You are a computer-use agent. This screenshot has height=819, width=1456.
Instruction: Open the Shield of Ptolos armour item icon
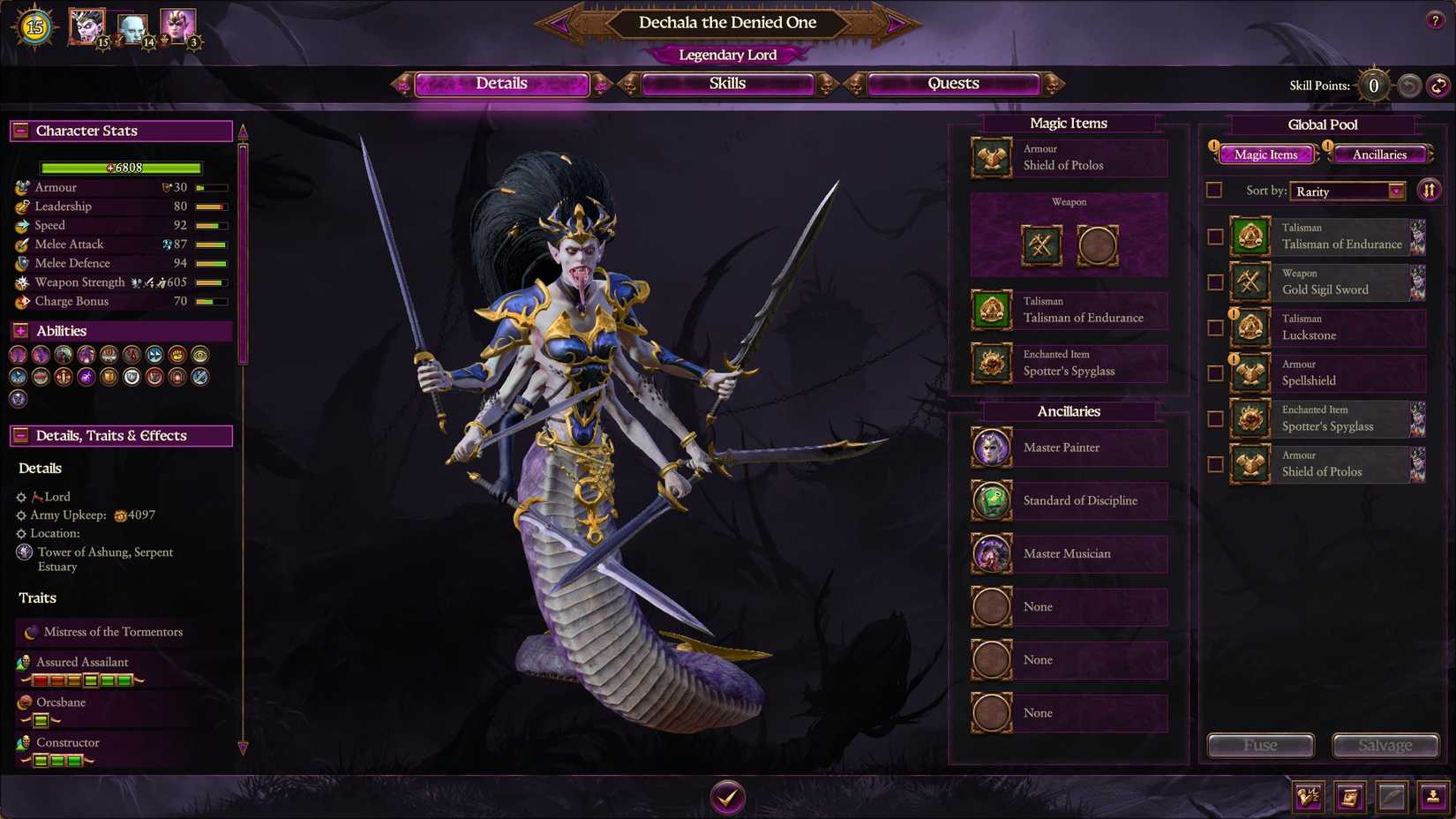[991, 158]
